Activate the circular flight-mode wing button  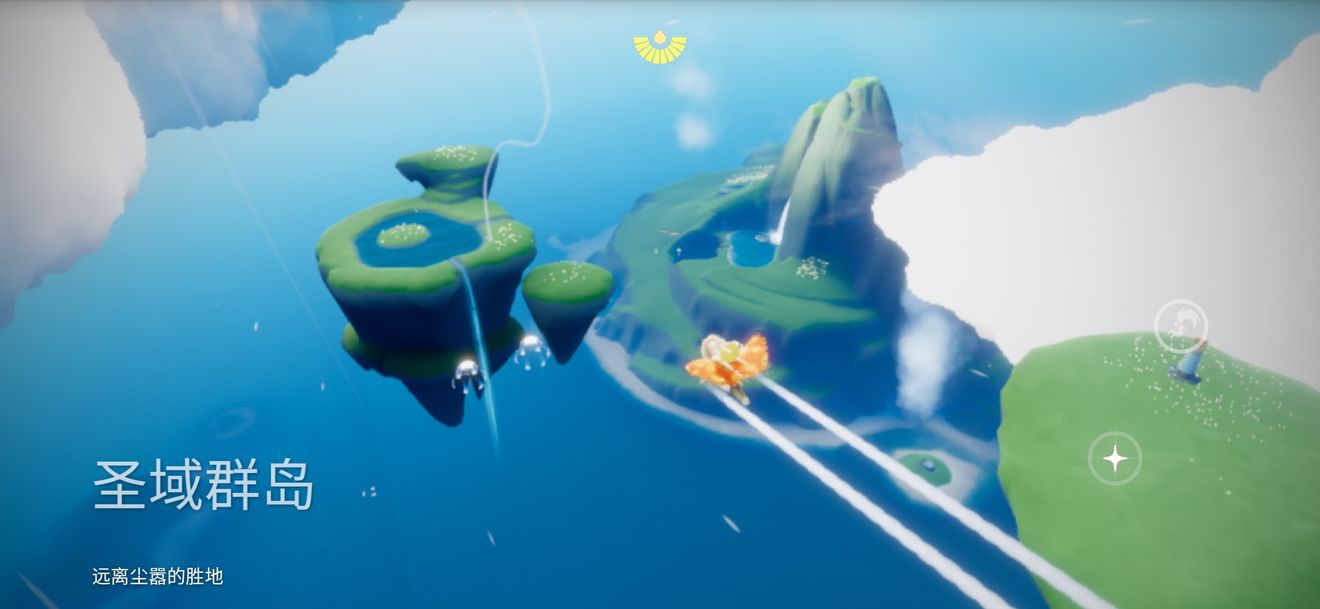tap(1181, 326)
